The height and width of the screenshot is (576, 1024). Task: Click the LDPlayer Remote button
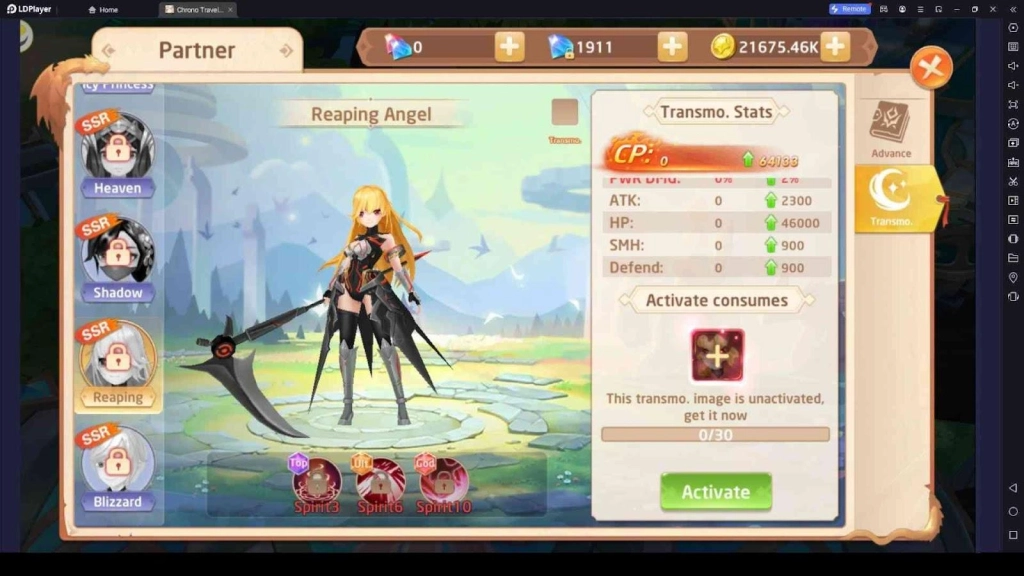pyautogui.click(x=849, y=9)
